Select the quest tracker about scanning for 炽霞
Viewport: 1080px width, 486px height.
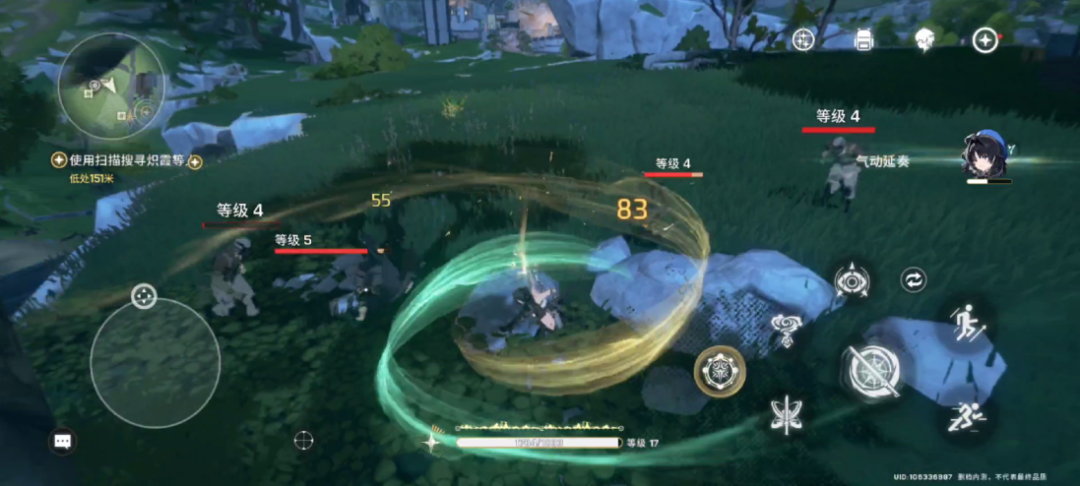click(x=123, y=160)
